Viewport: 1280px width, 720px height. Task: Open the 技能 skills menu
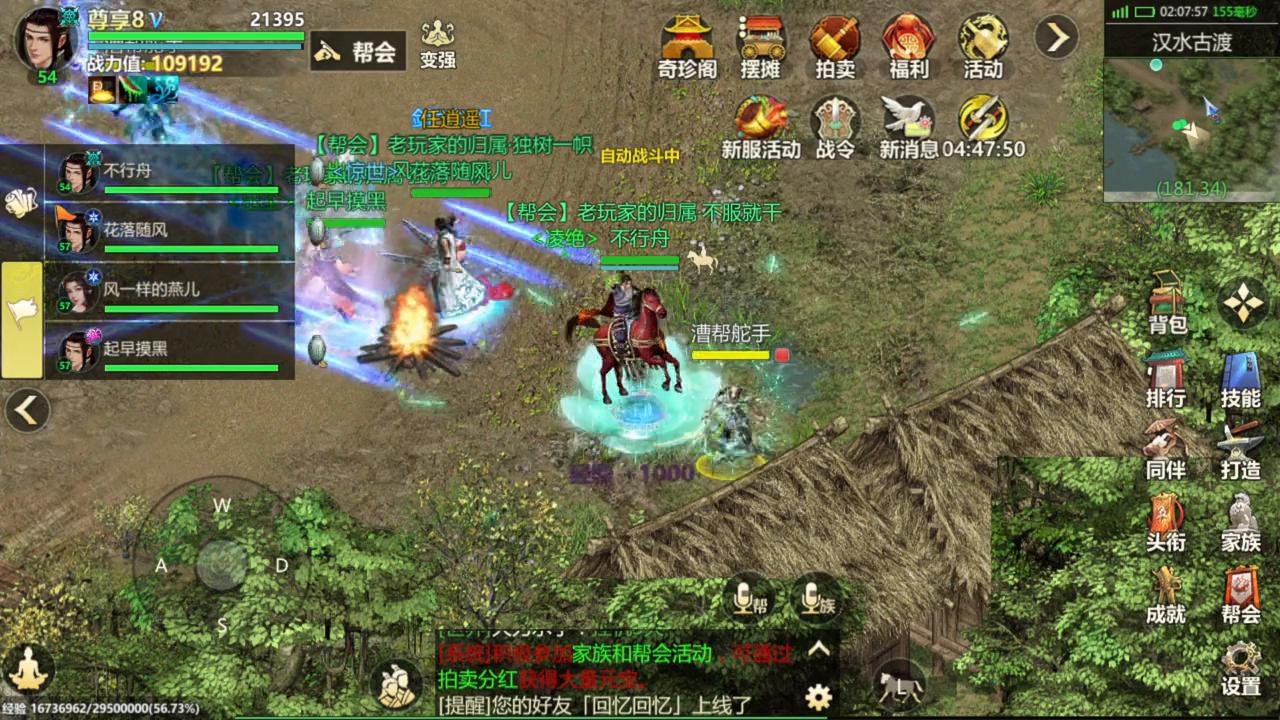1241,378
